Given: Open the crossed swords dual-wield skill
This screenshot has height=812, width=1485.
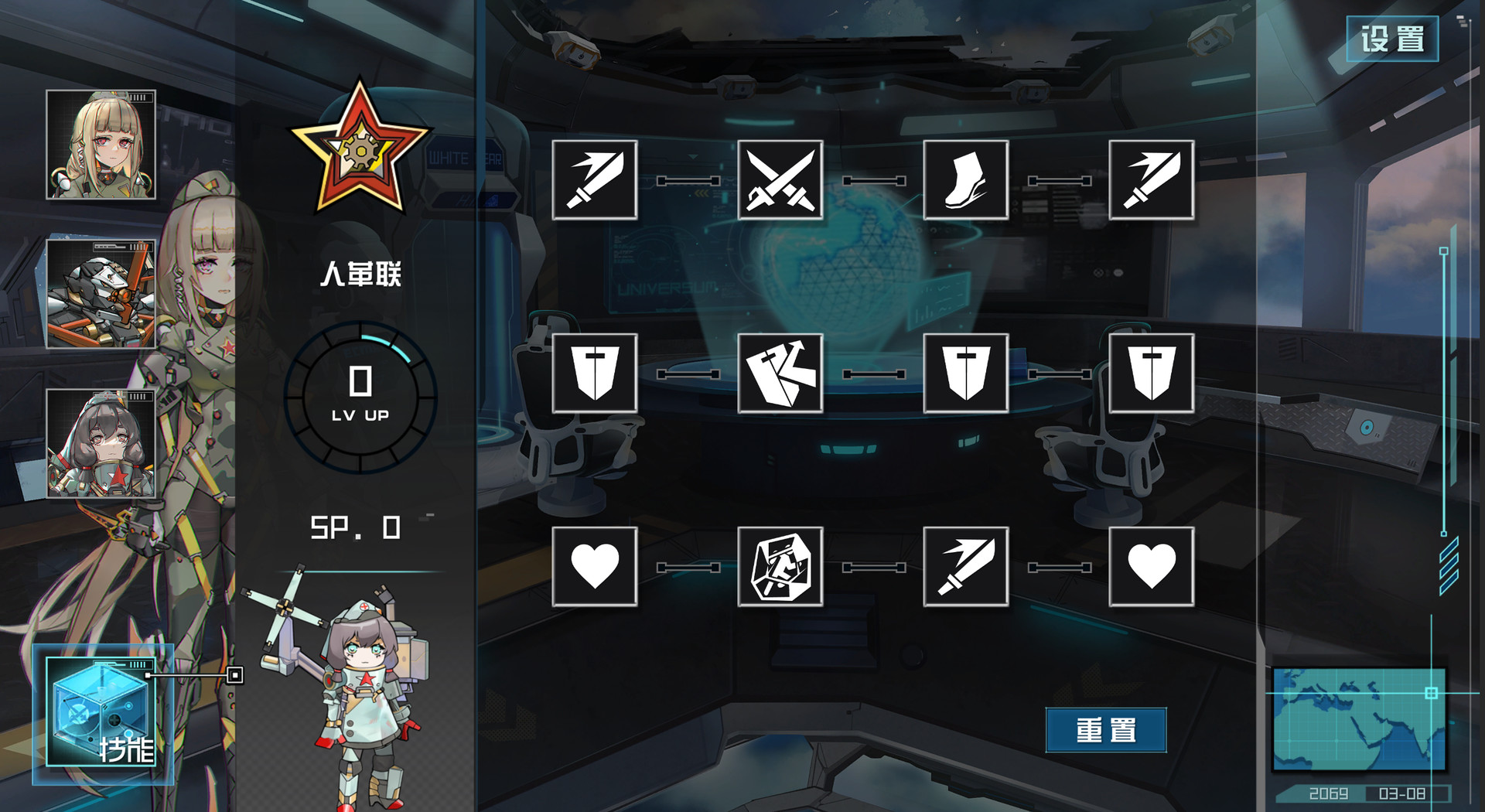Looking at the screenshot, I should click(x=780, y=179).
